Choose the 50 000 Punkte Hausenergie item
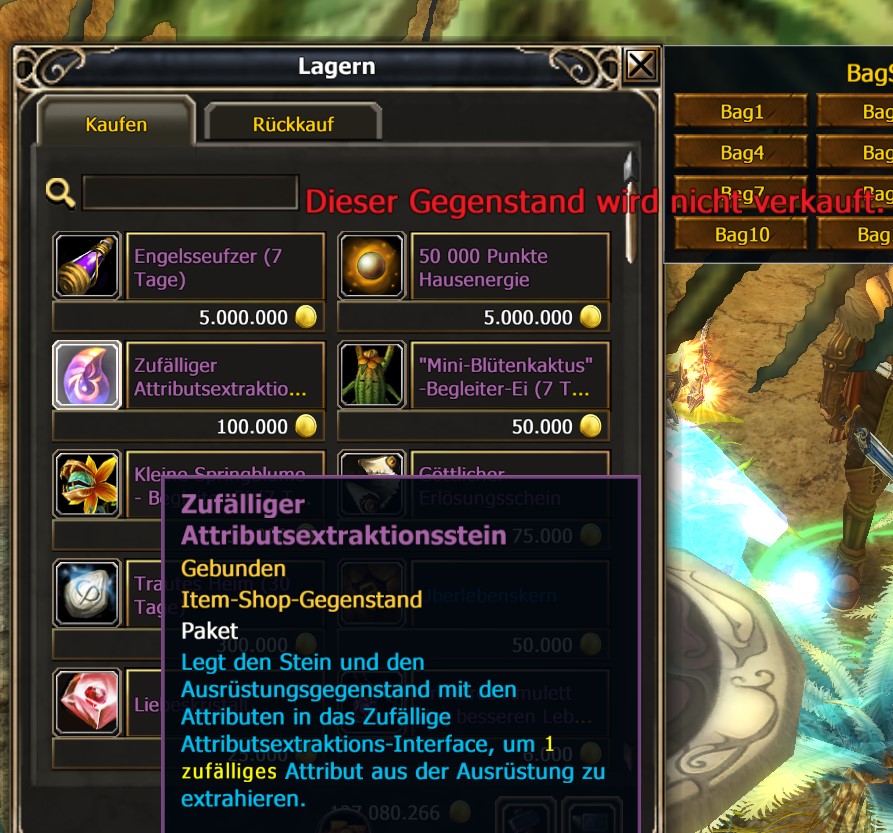Image resolution: width=893 pixels, height=833 pixels. point(372,267)
